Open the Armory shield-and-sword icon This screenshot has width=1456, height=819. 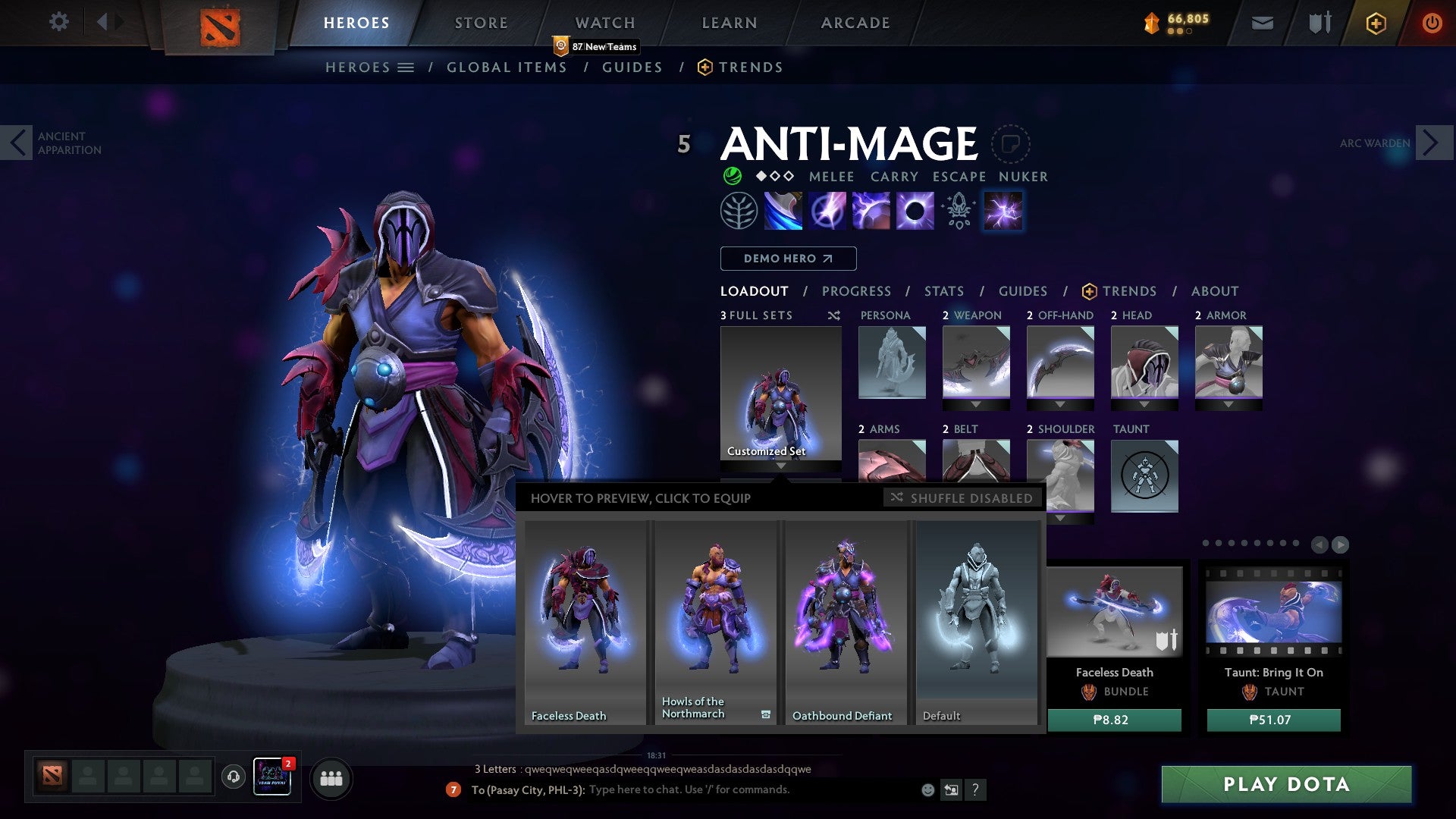click(1319, 22)
